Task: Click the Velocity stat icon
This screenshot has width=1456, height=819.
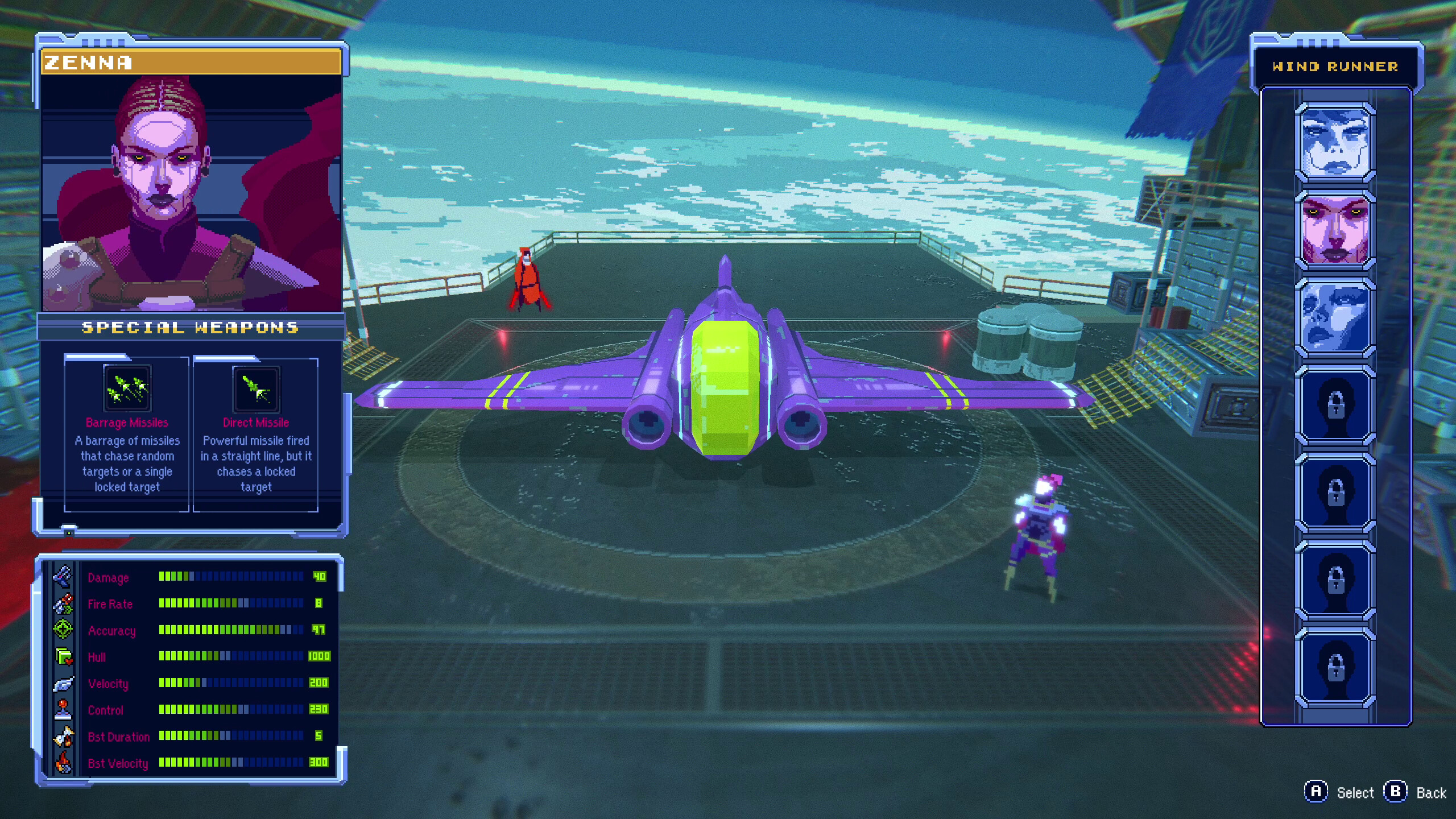Action: 64,684
